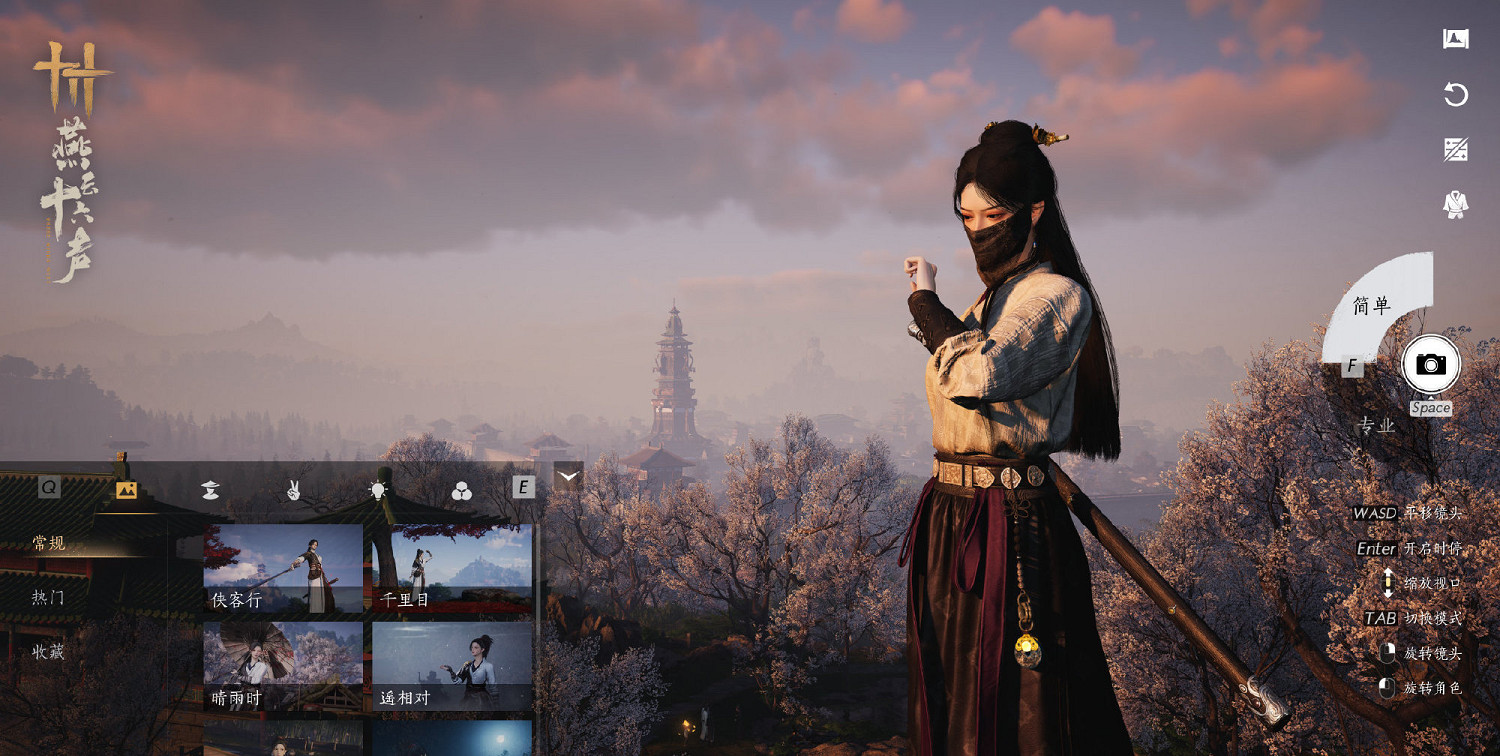Switch to 专业 professional mode
This screenshot has height=756, width=1500.
click(x=1375, y=426)
